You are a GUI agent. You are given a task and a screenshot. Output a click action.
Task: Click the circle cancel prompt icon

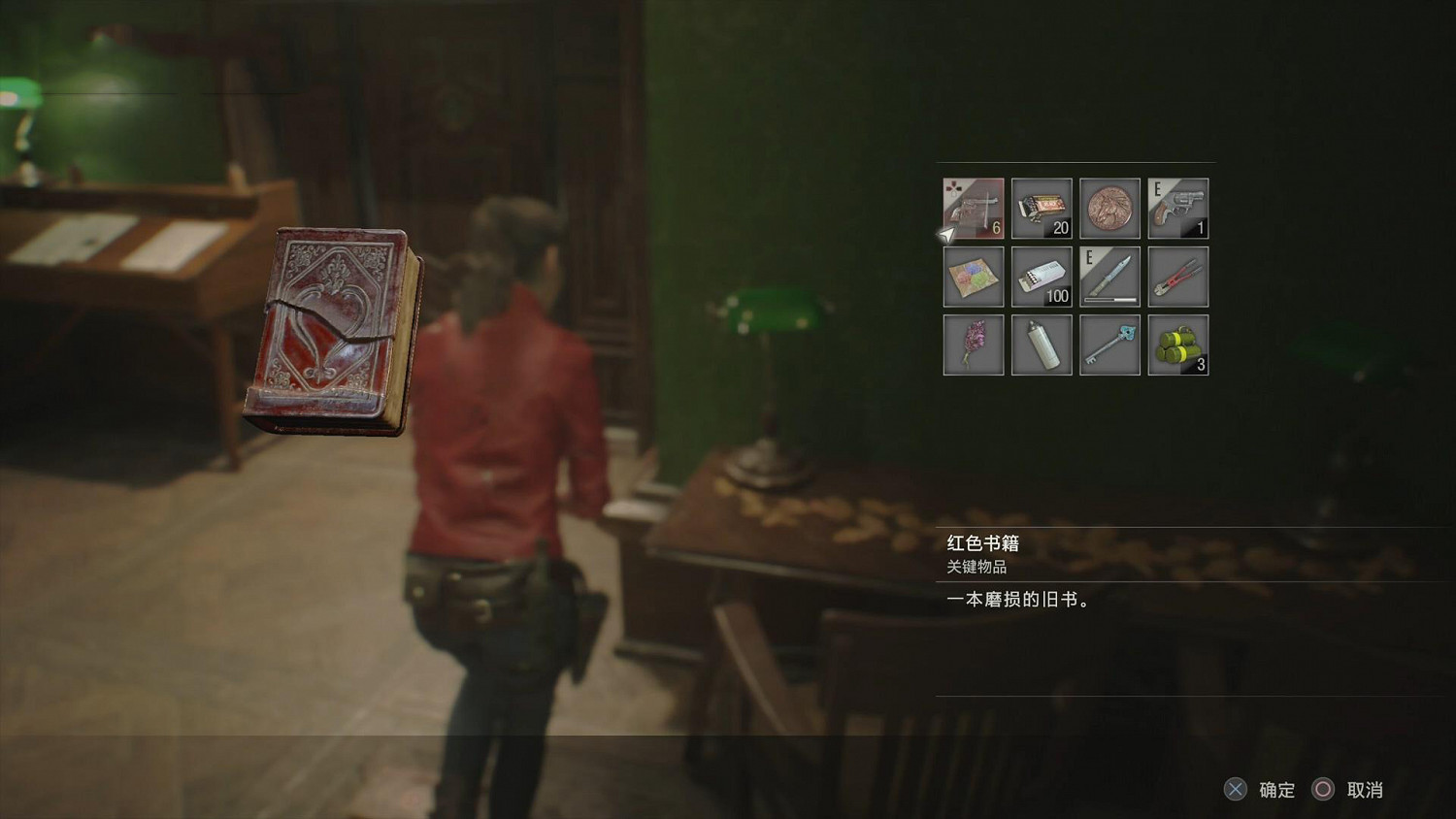click(x=1325, y=791)
